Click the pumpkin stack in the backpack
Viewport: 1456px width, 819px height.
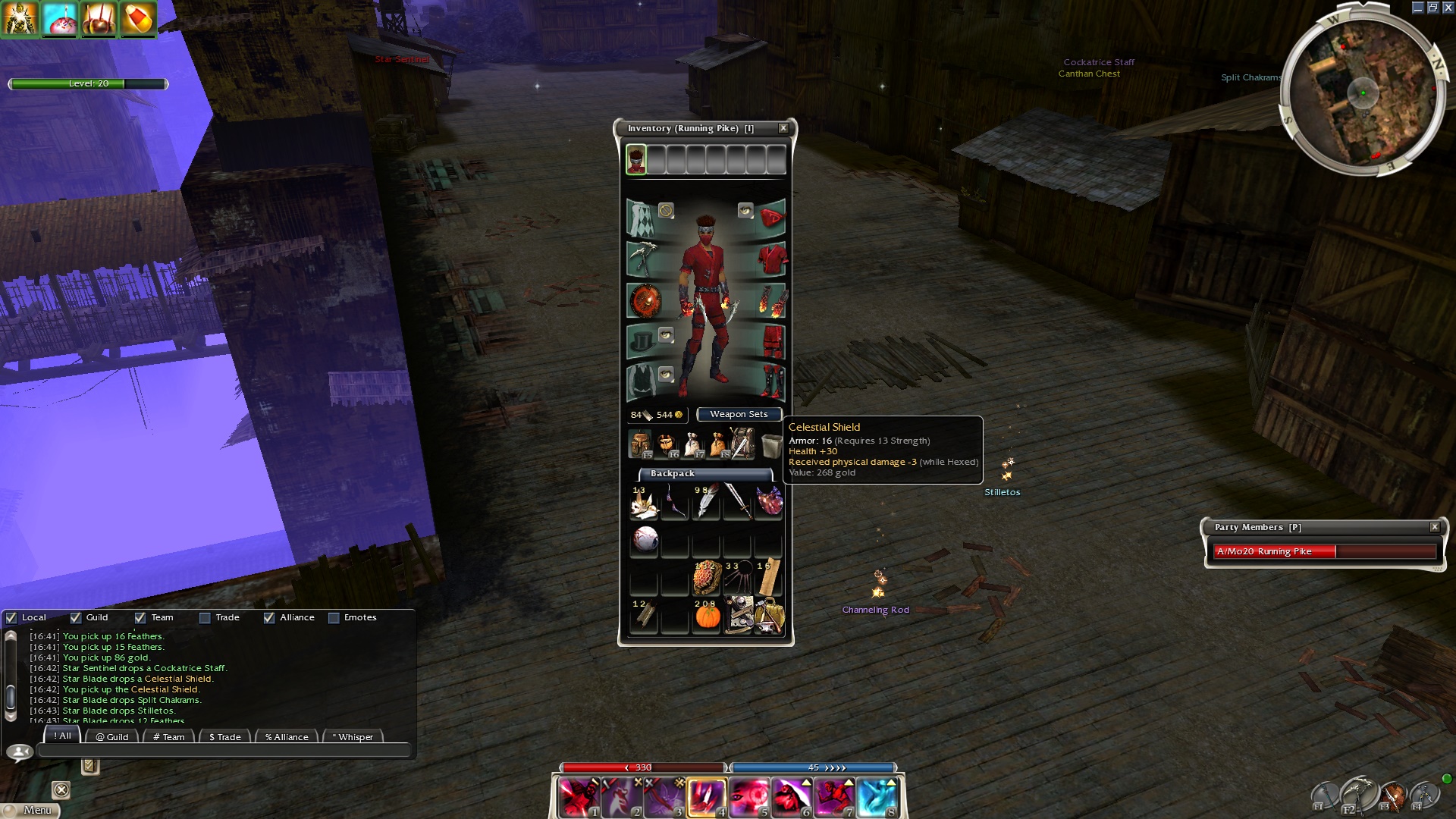click(x=707, y=615)
